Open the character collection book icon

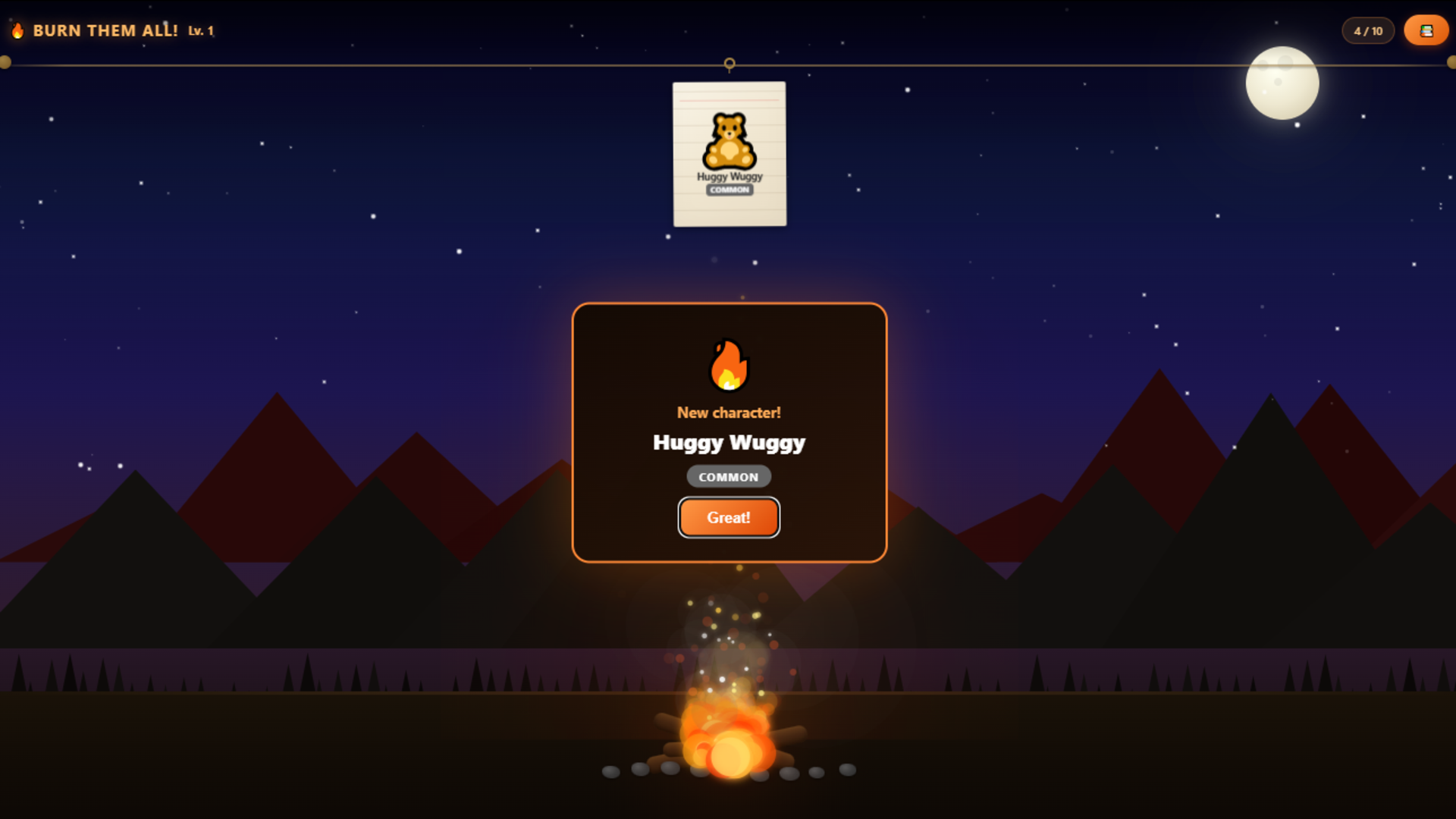pyautogui.click(x=1426, y=30)
